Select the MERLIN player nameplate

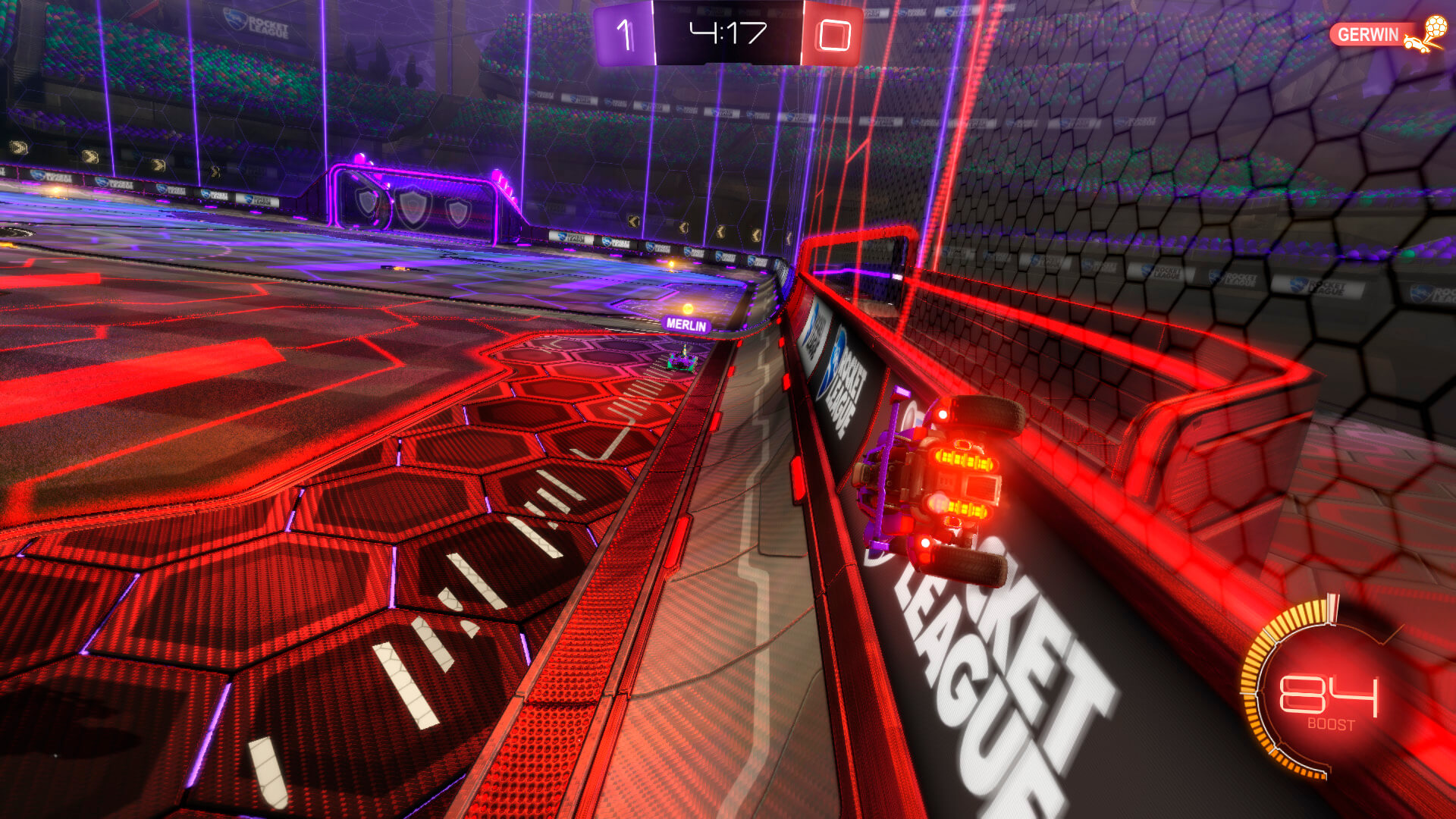(686, 325)
